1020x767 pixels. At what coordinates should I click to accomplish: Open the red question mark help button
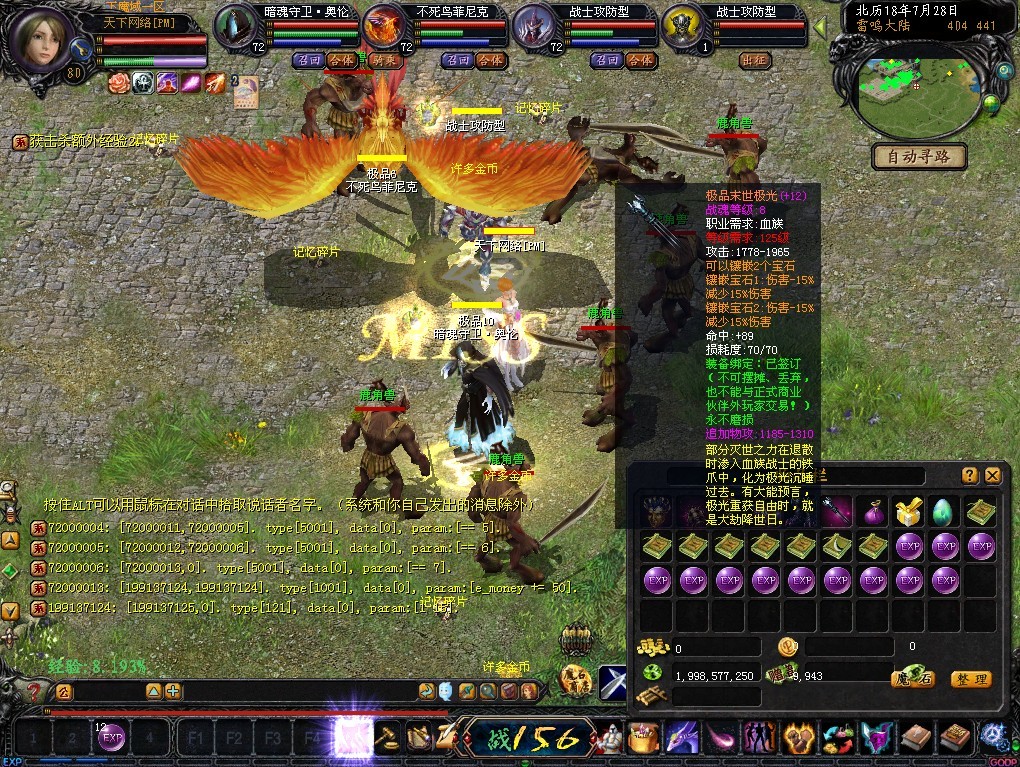[34, 691]
